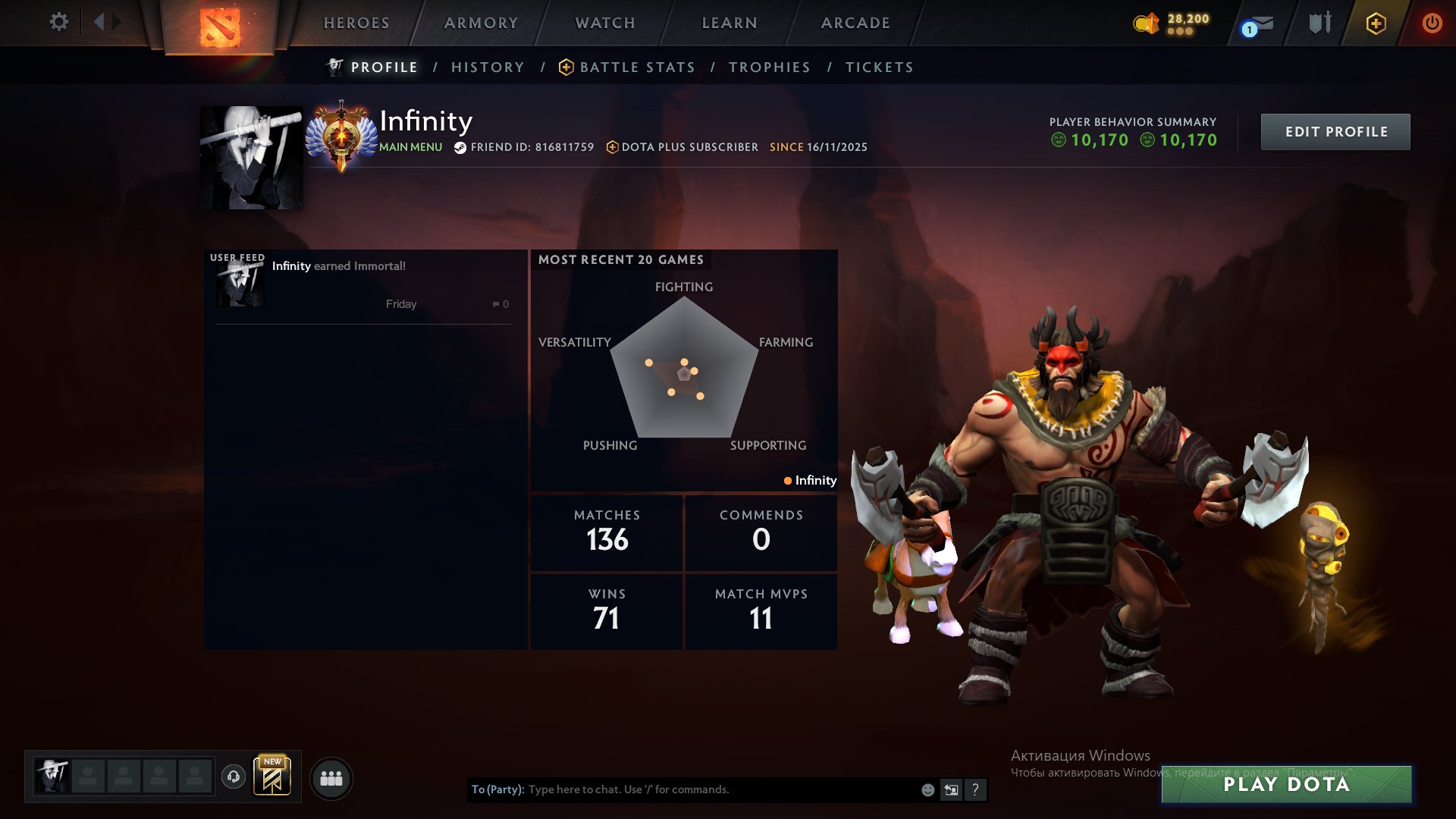Click the Dota Plus hexagon icon
This screenshot has height=819, width=1456.
click(x=1376, y=23)
